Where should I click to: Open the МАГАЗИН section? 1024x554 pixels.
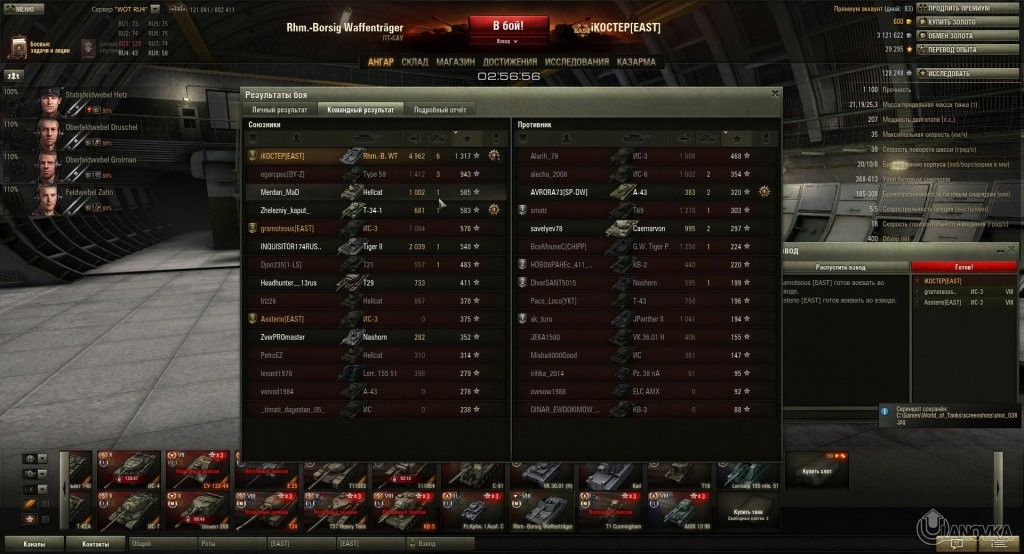coord(455,61)
